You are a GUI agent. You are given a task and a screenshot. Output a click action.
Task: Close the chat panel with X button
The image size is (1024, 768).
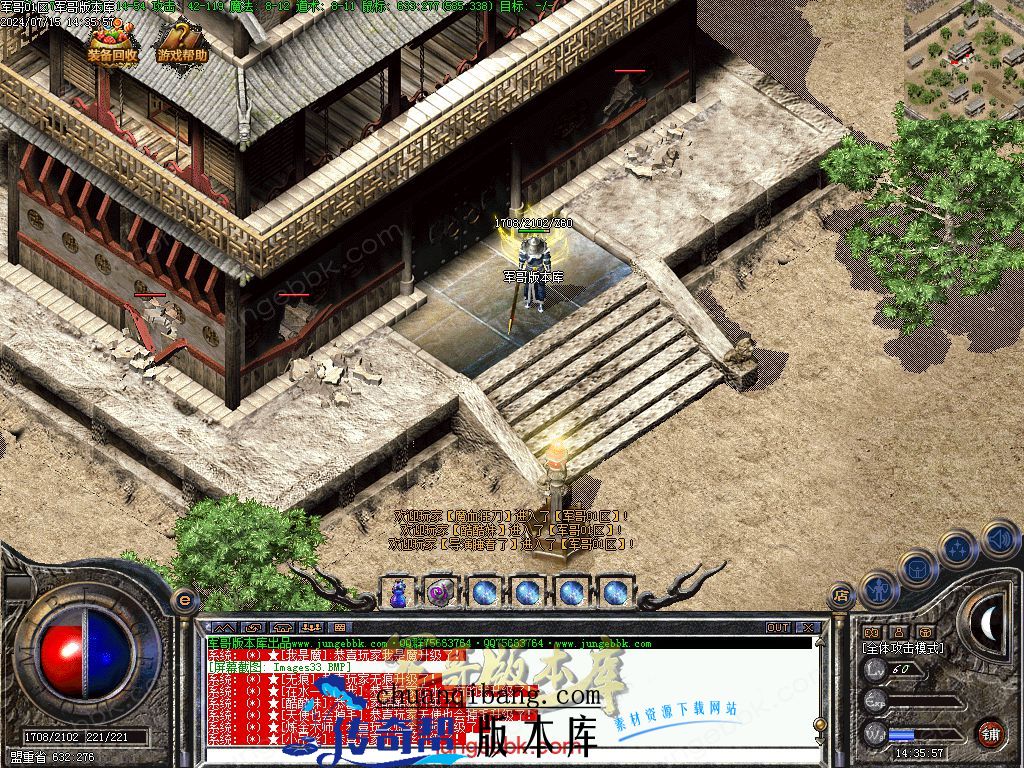click(808, 627)
